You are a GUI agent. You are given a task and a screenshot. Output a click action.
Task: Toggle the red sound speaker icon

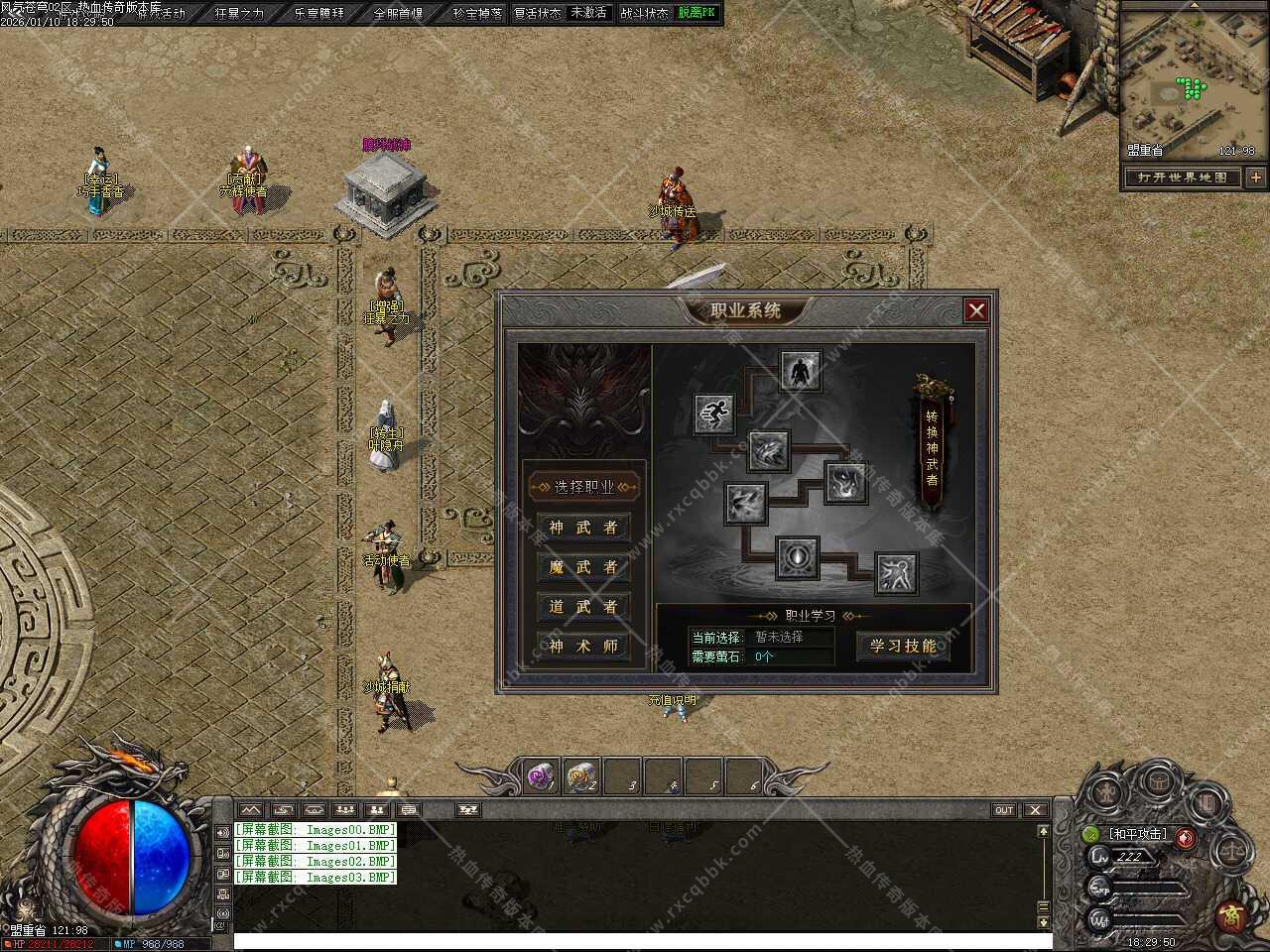point(1185,838)
